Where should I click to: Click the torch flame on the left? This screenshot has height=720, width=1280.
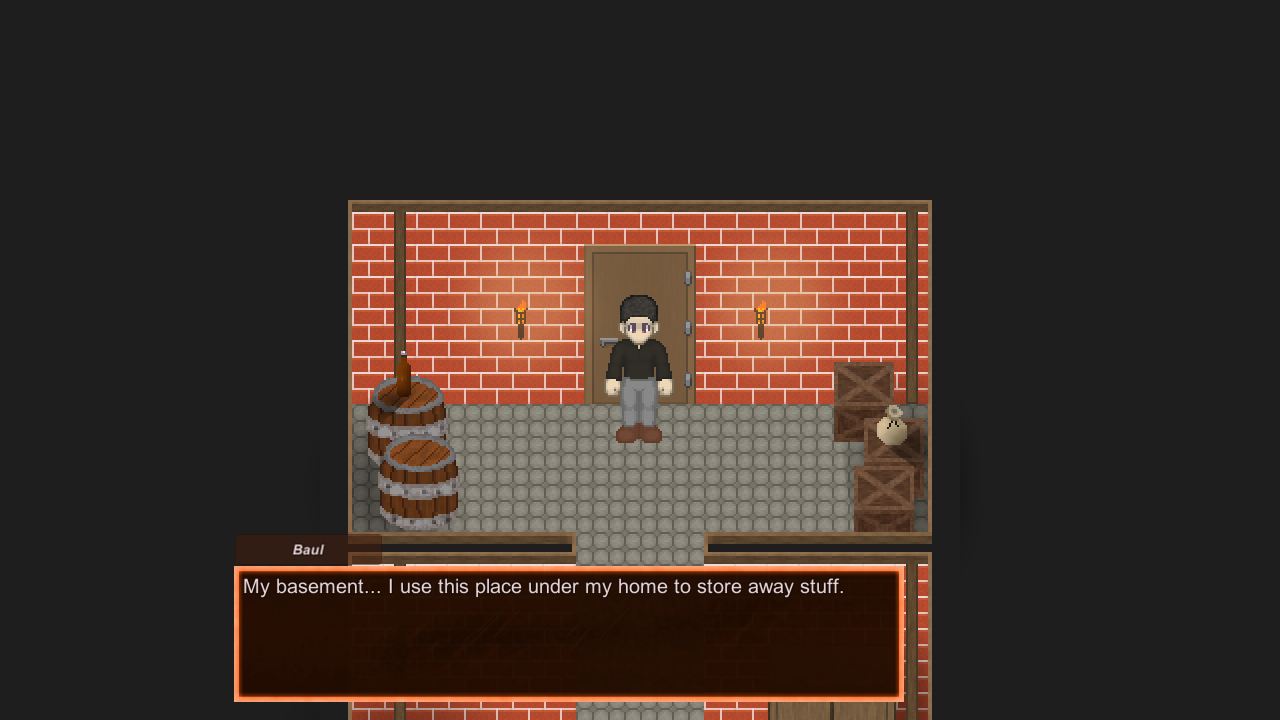(x=521, y=305)
